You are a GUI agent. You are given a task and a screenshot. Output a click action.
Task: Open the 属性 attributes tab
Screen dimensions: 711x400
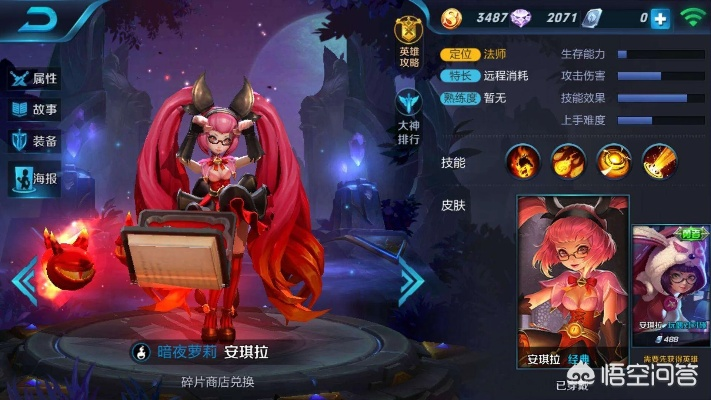click(x=34, y=77)
